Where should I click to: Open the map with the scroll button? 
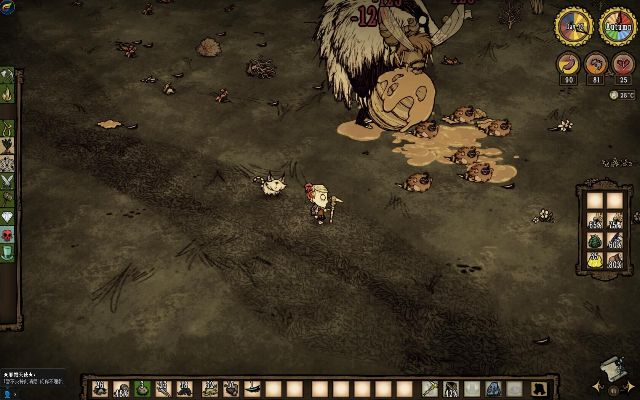pyautogui.click(x=606, y=370)
